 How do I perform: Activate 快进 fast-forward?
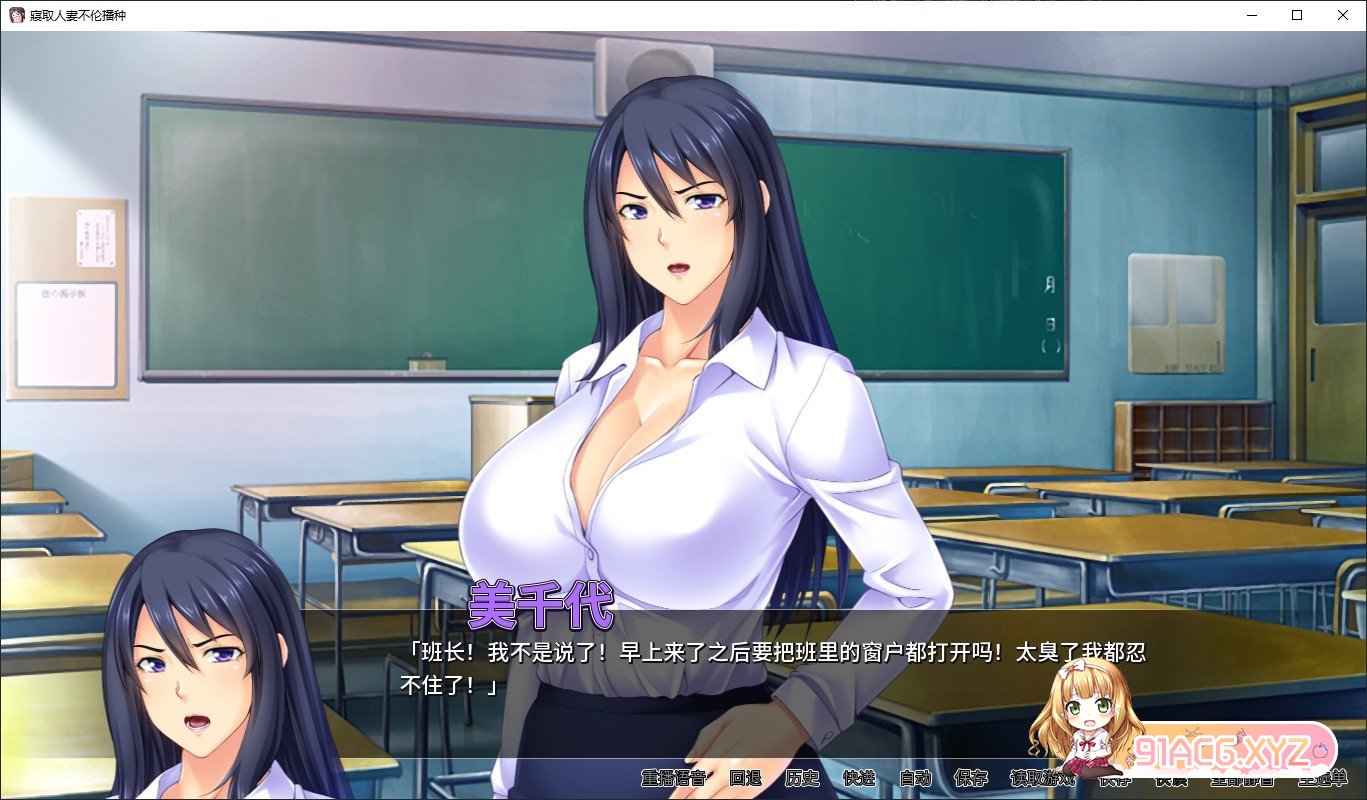pyautogui.click(x=859, y=778)
